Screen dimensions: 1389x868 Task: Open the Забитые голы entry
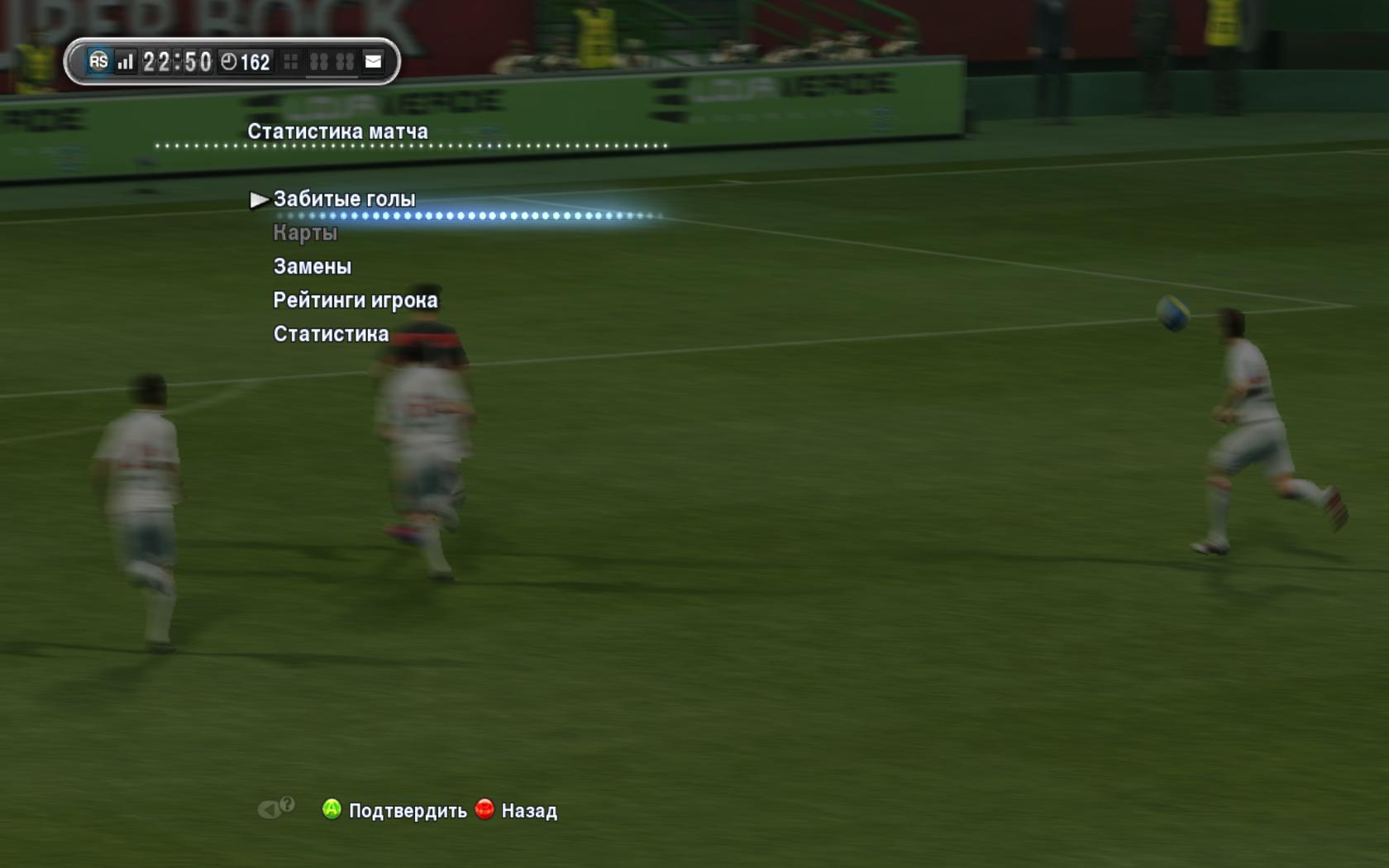(x=344, y=199)
